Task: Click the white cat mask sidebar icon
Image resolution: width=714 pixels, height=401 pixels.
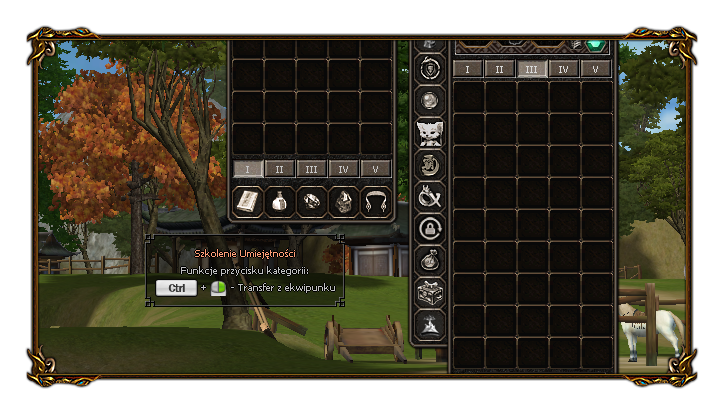Action: click(429, 133)
